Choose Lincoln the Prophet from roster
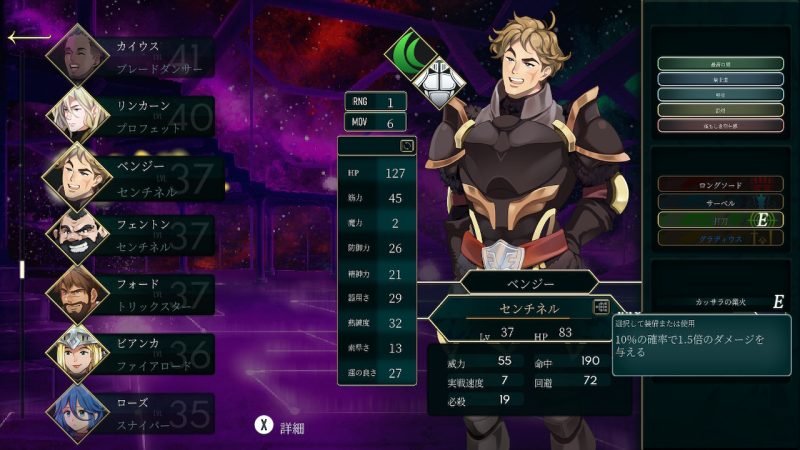The width and height of the screenshot is (800, 450). 130,116
